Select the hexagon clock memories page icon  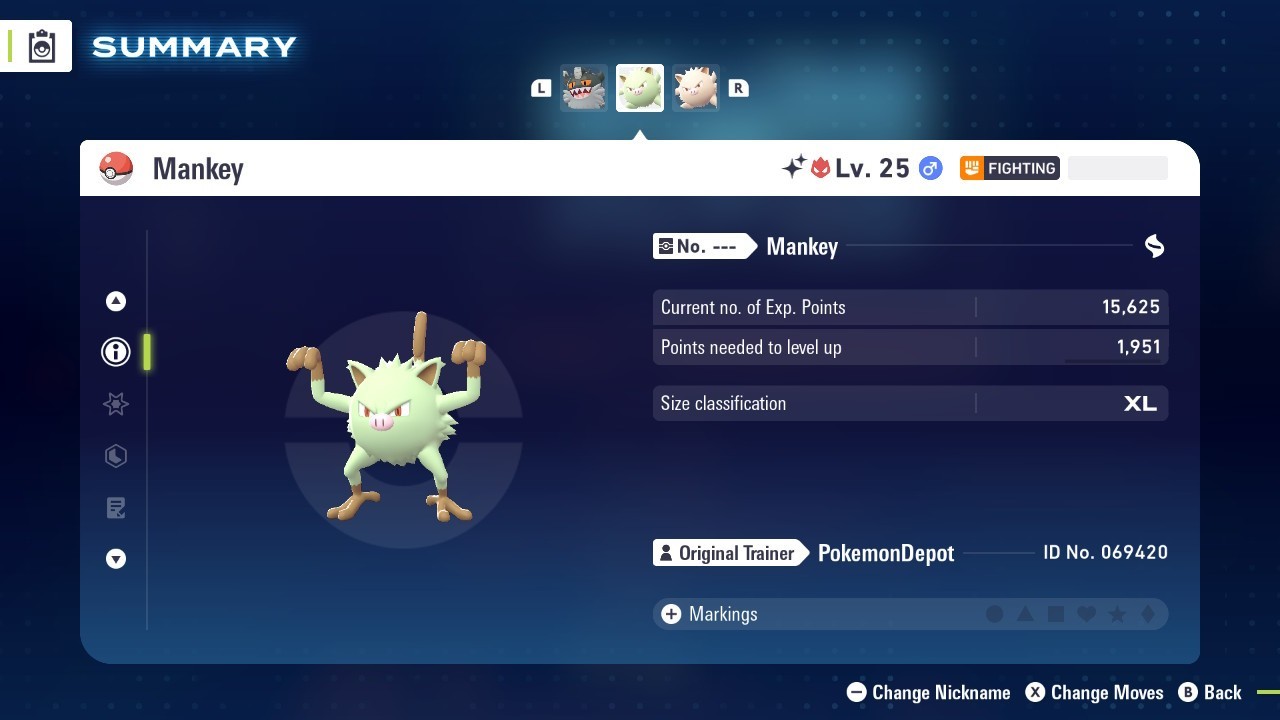point(115,456)
